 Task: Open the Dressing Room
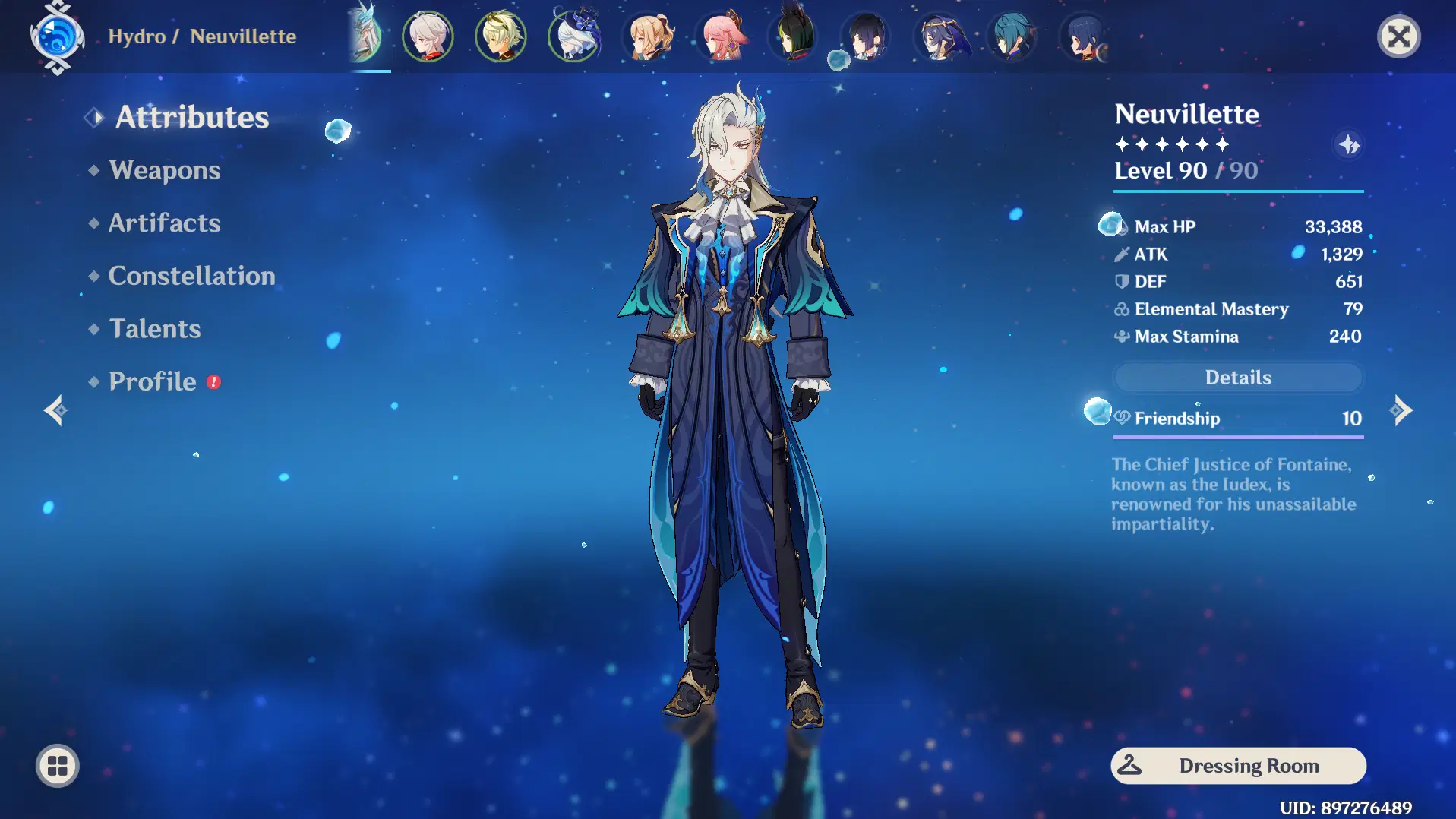[x=1237, y=765]
